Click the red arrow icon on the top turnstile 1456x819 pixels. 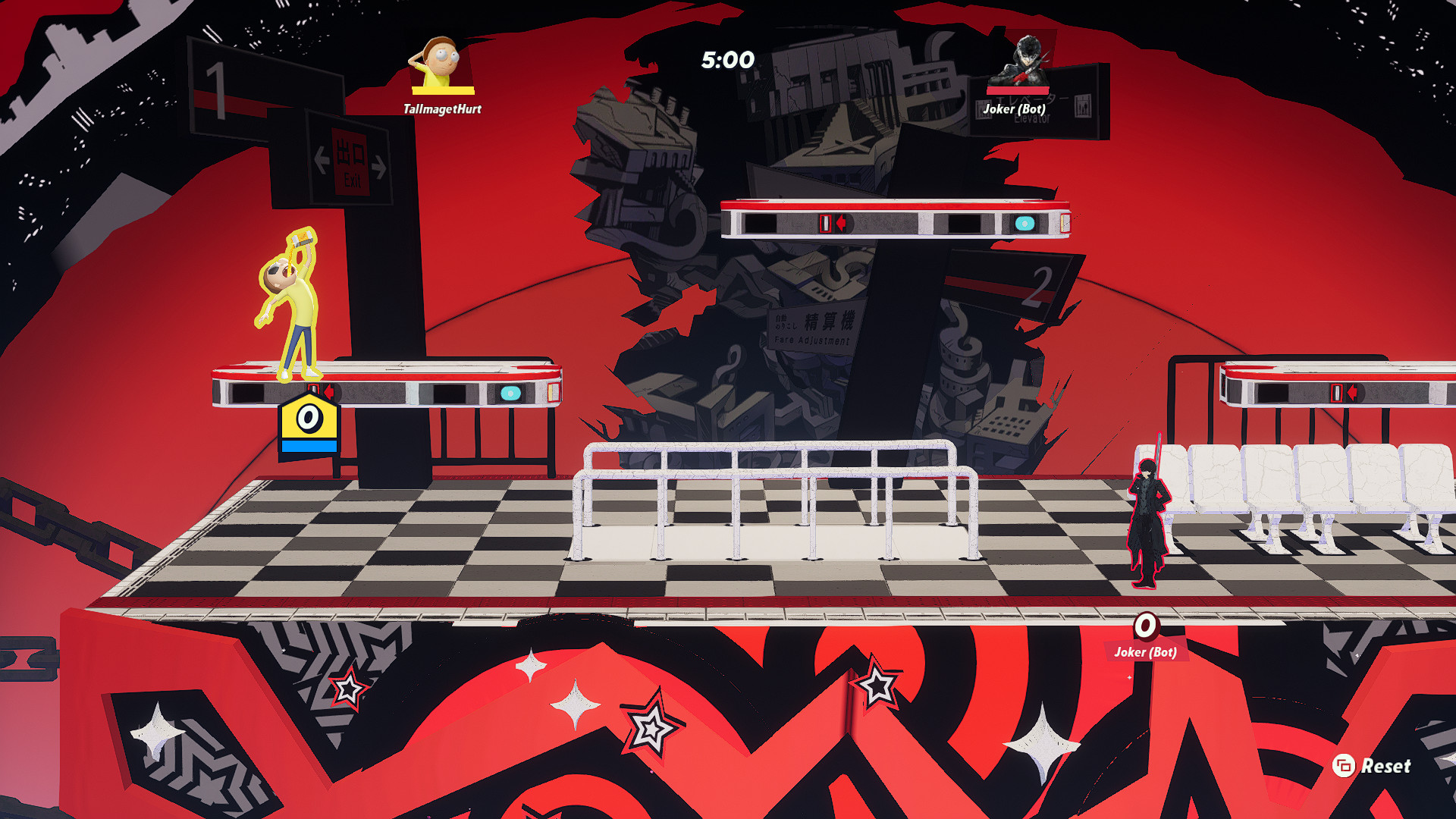[842, 224]
